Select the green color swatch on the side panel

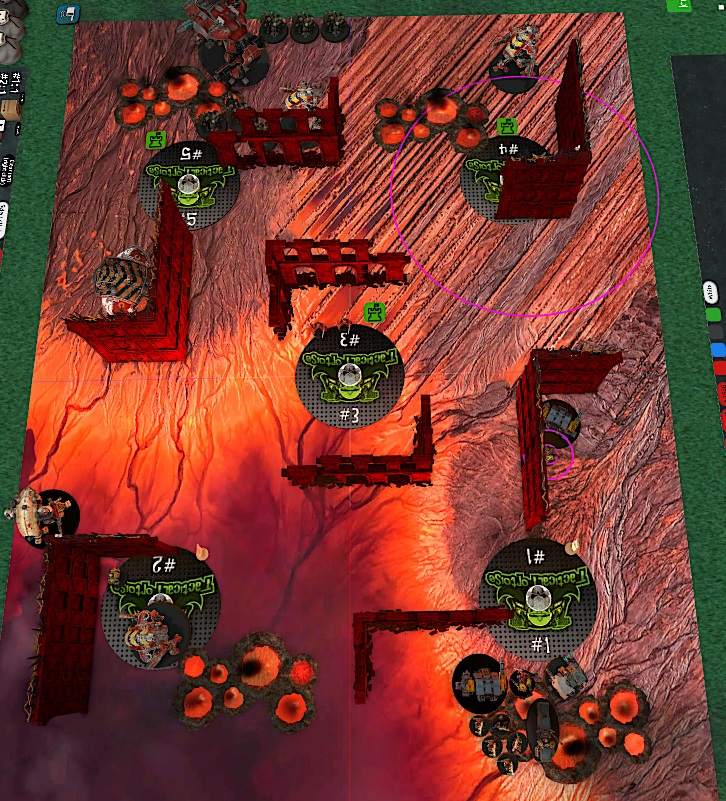[x=714, y=314]
